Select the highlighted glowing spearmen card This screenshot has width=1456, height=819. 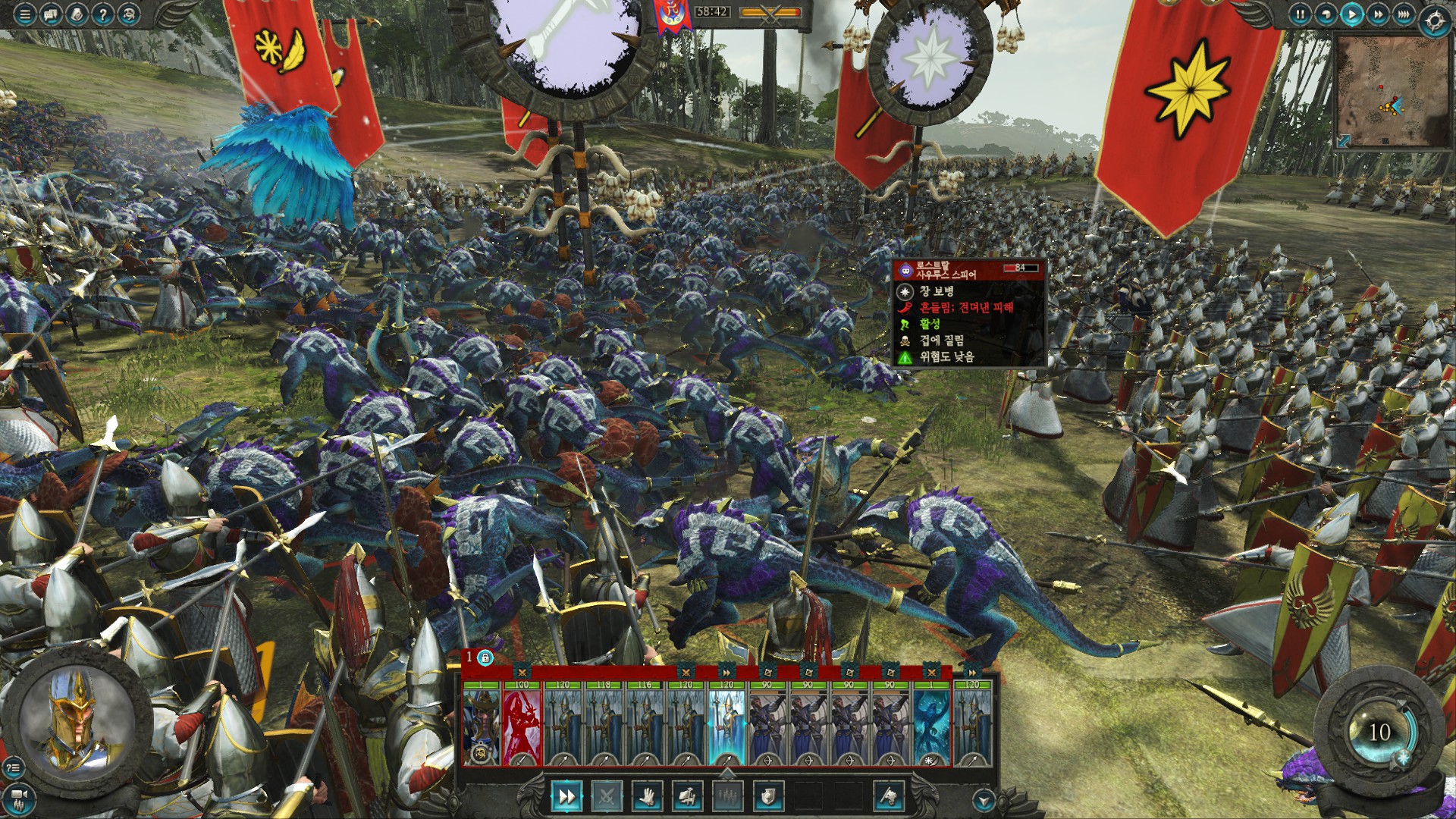tap(726, 724)
